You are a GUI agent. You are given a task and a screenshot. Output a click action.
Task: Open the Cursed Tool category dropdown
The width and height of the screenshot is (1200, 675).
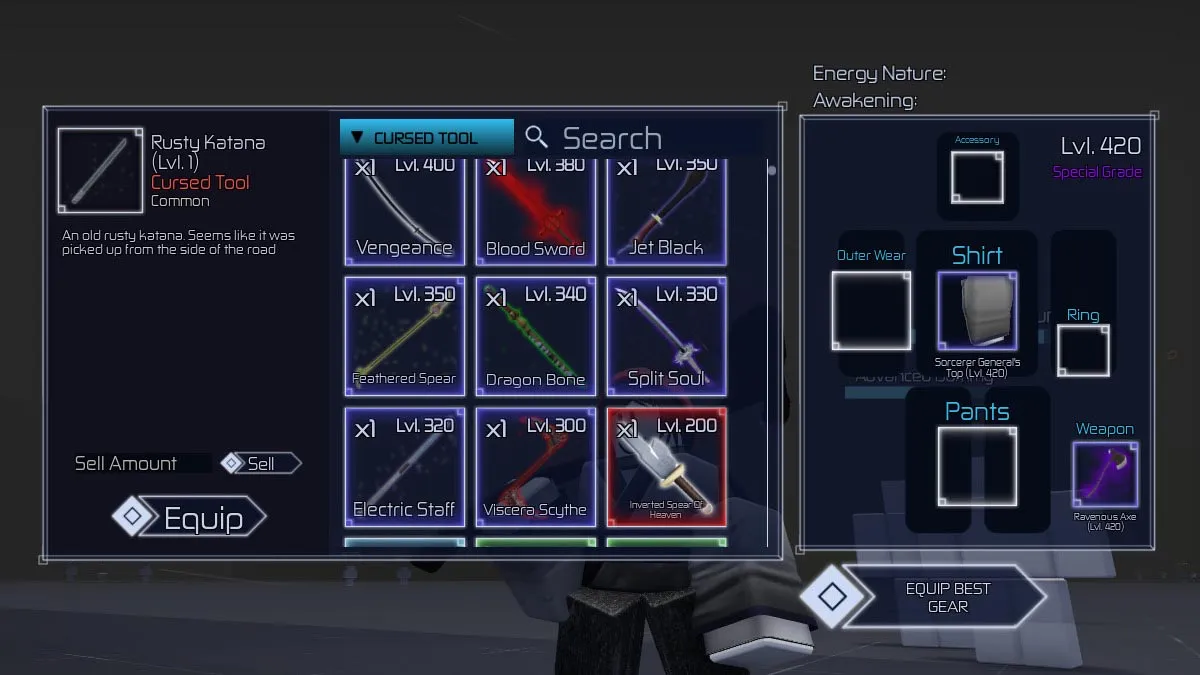[426, 138]
